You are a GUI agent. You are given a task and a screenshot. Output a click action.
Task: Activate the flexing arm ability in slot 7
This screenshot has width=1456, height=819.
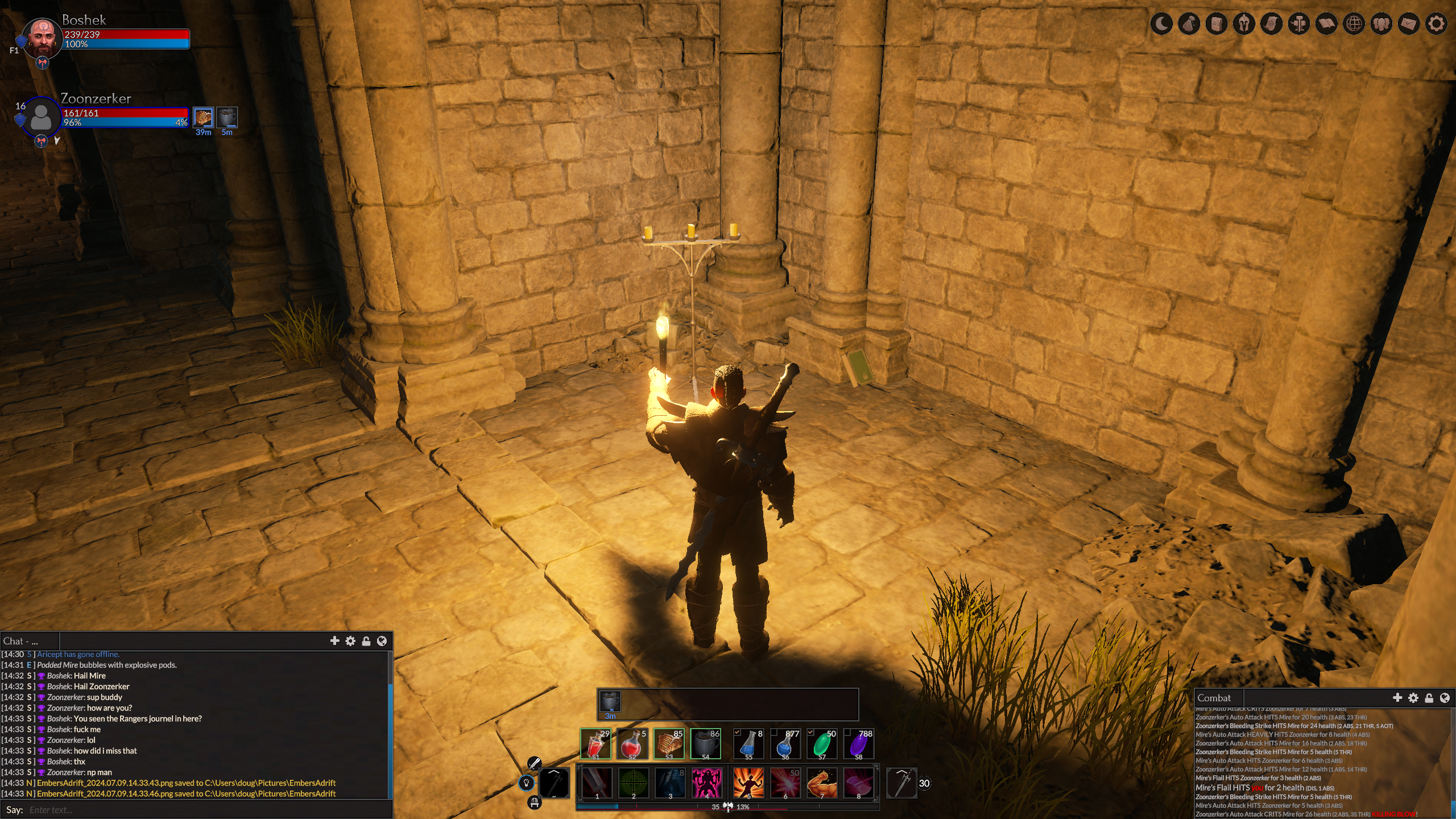[x=822, y=783]
